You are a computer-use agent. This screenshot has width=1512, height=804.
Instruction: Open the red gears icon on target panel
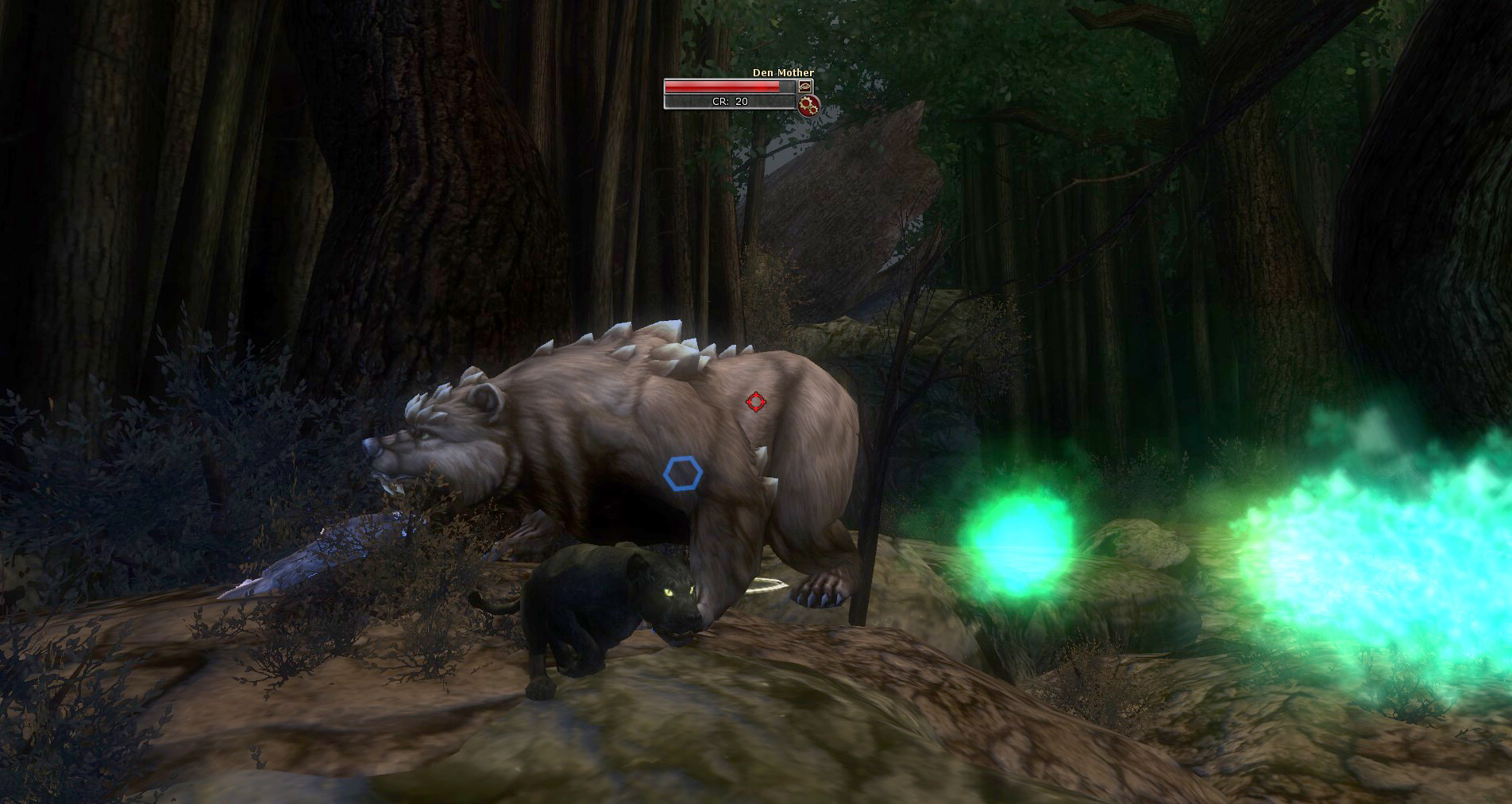pyautogui.click(x=808, y=105)
